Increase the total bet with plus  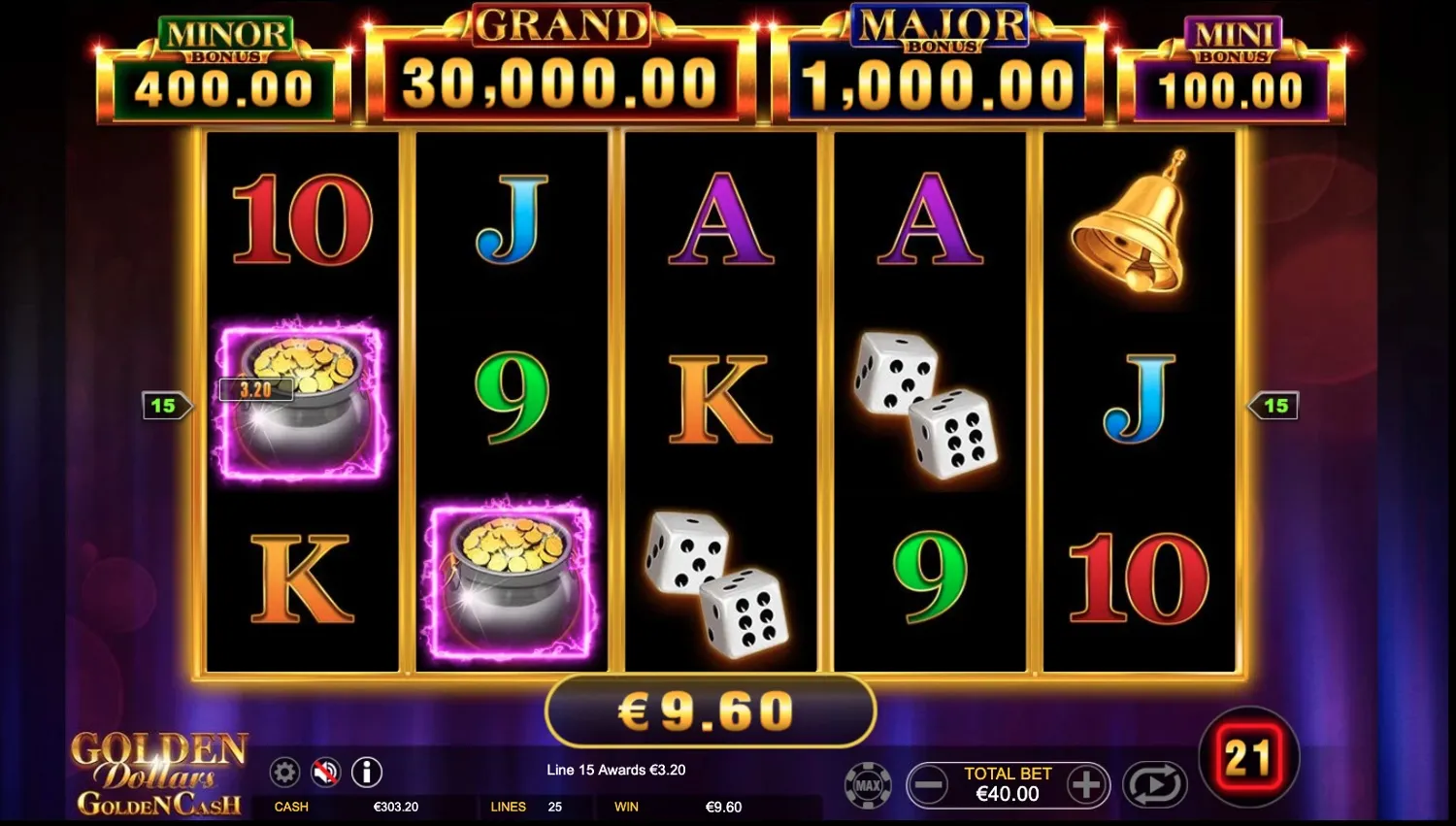tap(1086, 784)
